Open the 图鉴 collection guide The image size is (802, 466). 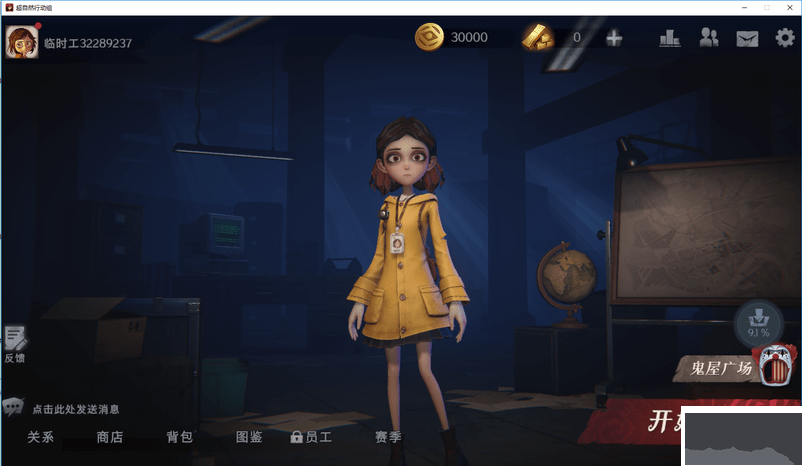tap(249, 437)
